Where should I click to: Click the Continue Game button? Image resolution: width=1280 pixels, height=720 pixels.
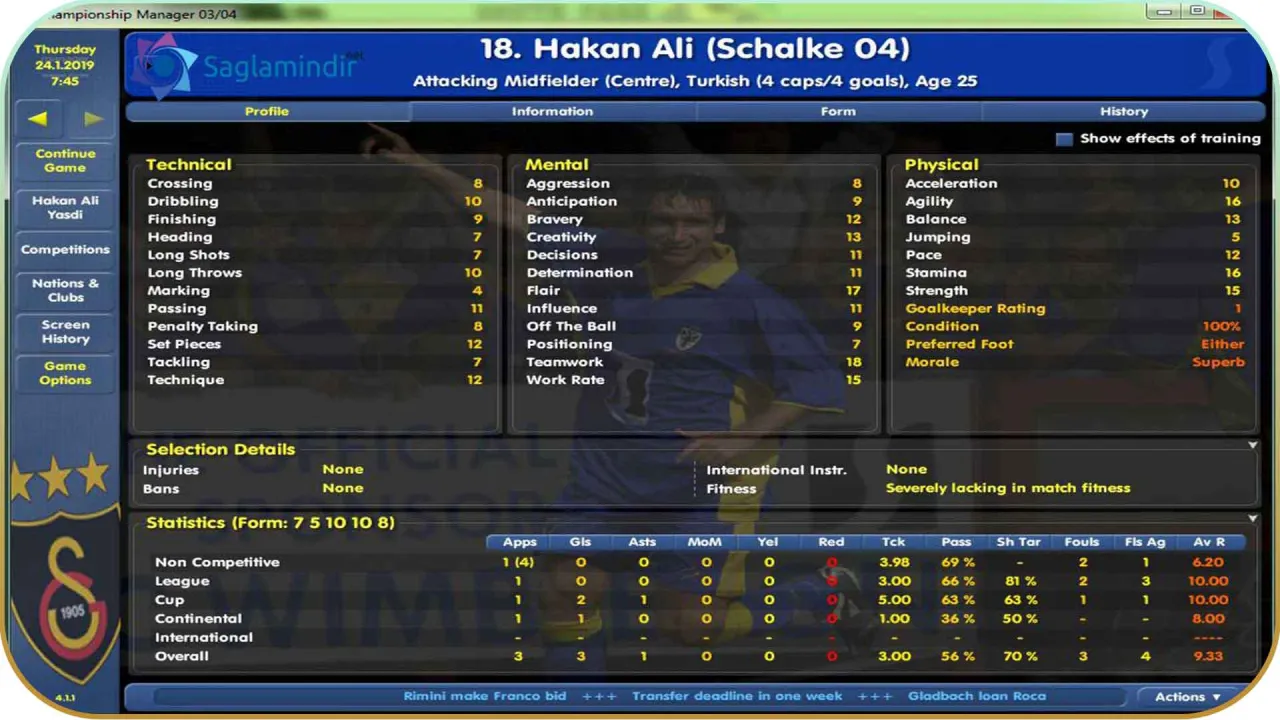point(64,160)
